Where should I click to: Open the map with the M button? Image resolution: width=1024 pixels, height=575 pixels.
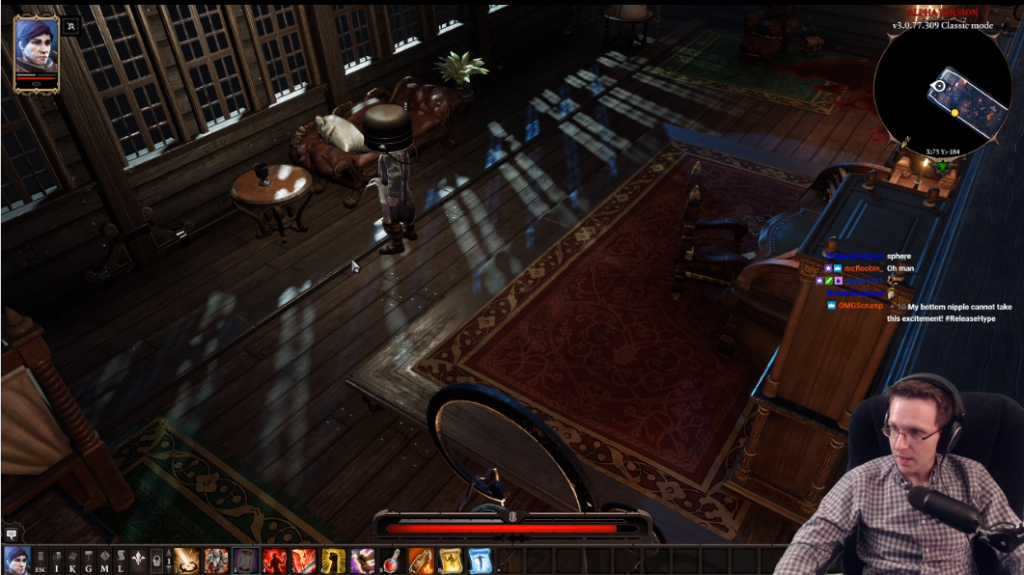[104, 561]
